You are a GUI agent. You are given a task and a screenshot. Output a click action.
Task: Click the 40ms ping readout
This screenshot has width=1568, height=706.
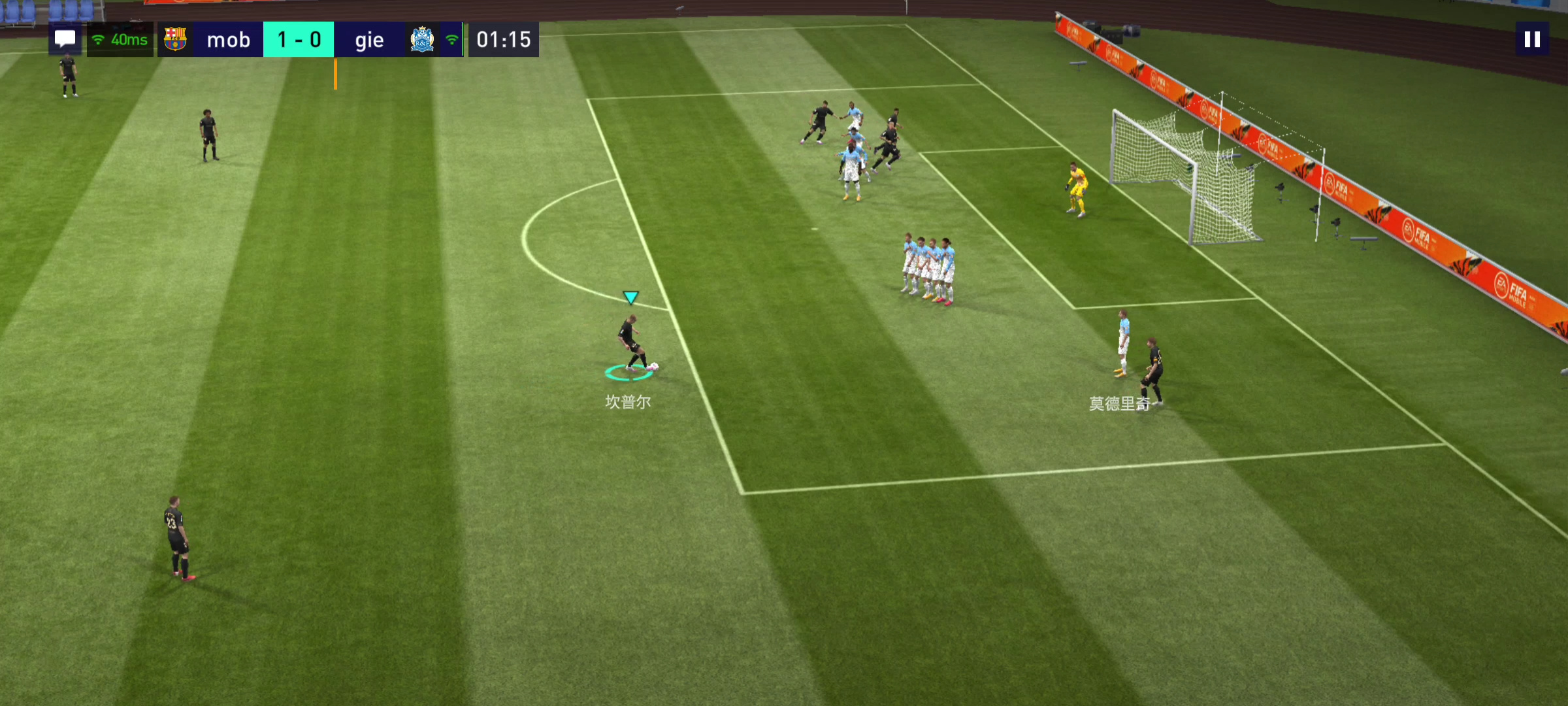point(129,39)
